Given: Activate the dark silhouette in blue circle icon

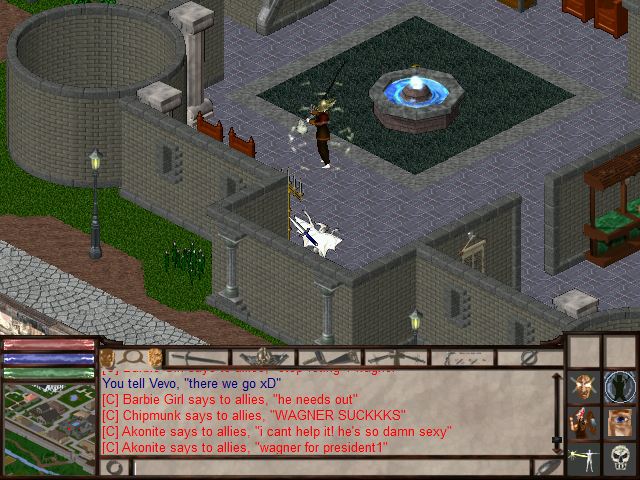Looking at the screenshot, I should click(x=619, y=387).
